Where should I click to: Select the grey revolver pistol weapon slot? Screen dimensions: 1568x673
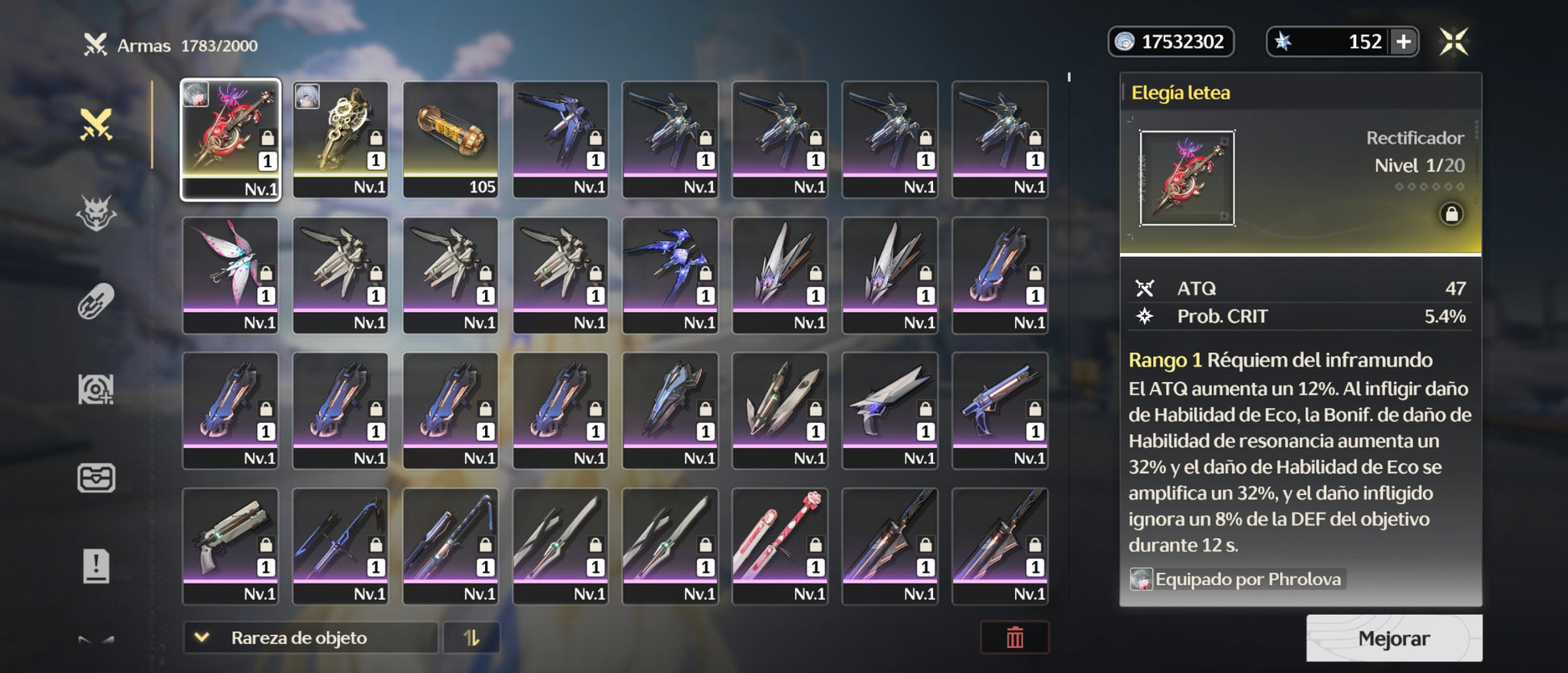[230, 546]
